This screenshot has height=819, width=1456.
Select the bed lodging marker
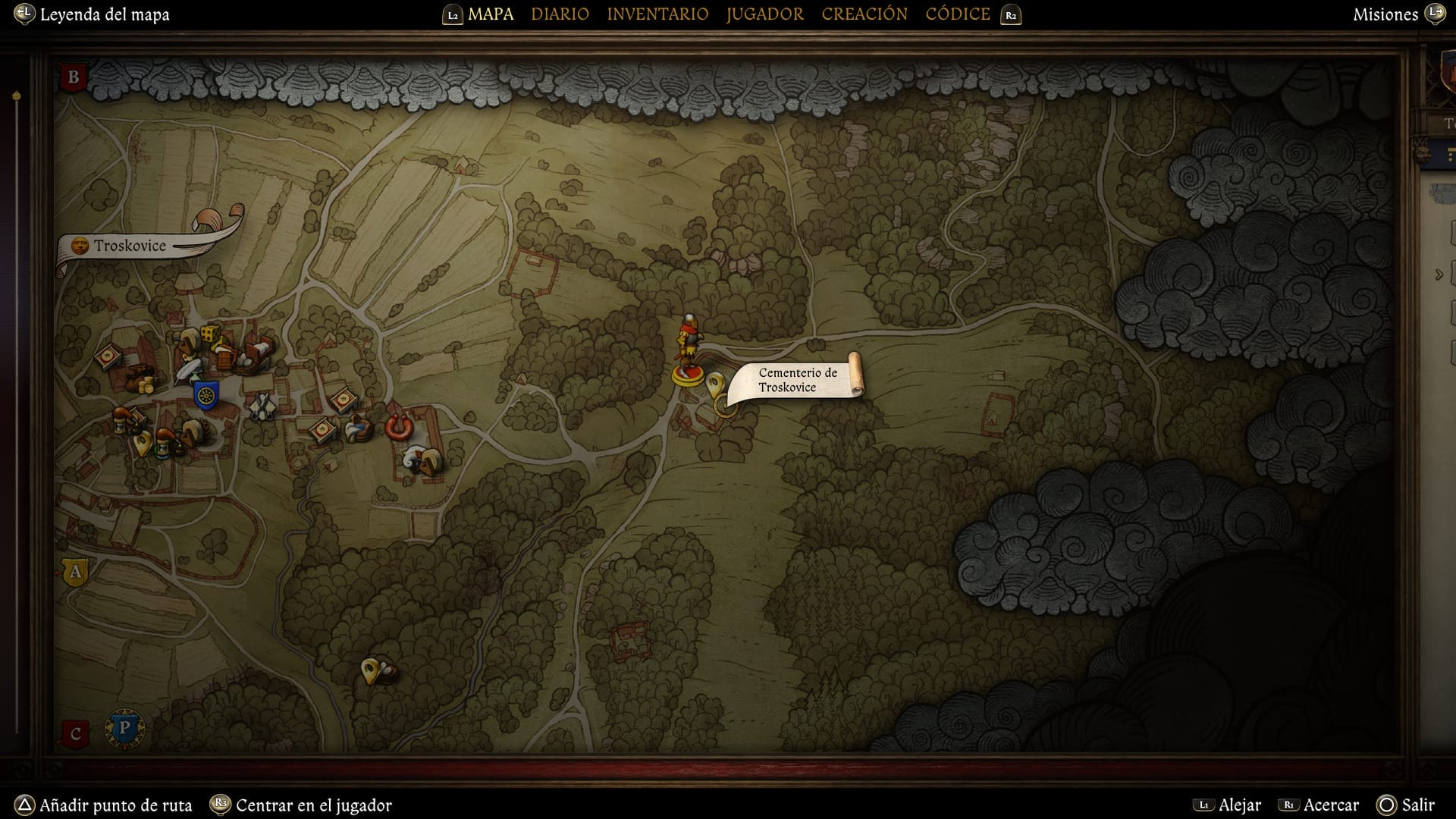[x=258, y=352]
